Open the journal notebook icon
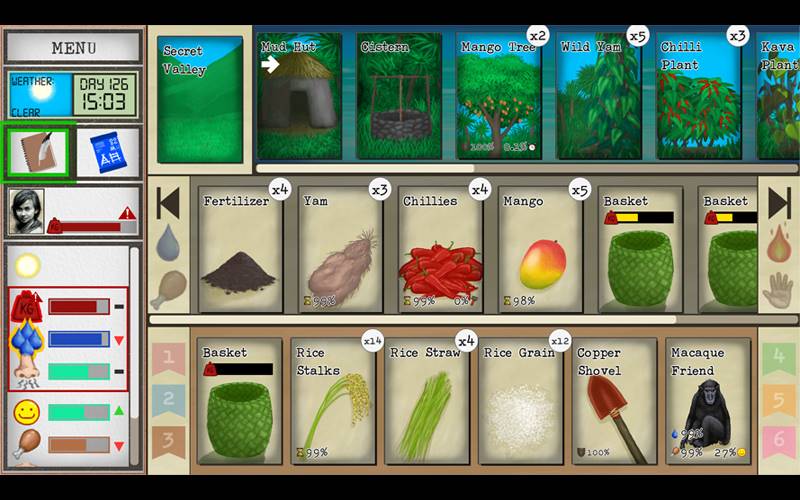This screenshot has width=800, height=500. click(39, 152)
